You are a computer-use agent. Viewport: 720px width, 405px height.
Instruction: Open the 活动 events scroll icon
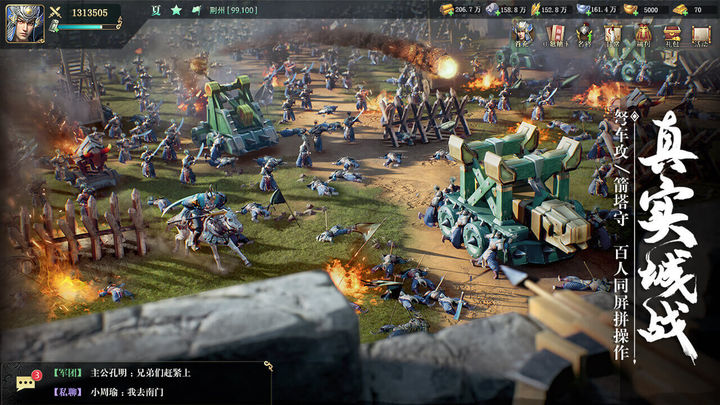(x=701, y=35)
